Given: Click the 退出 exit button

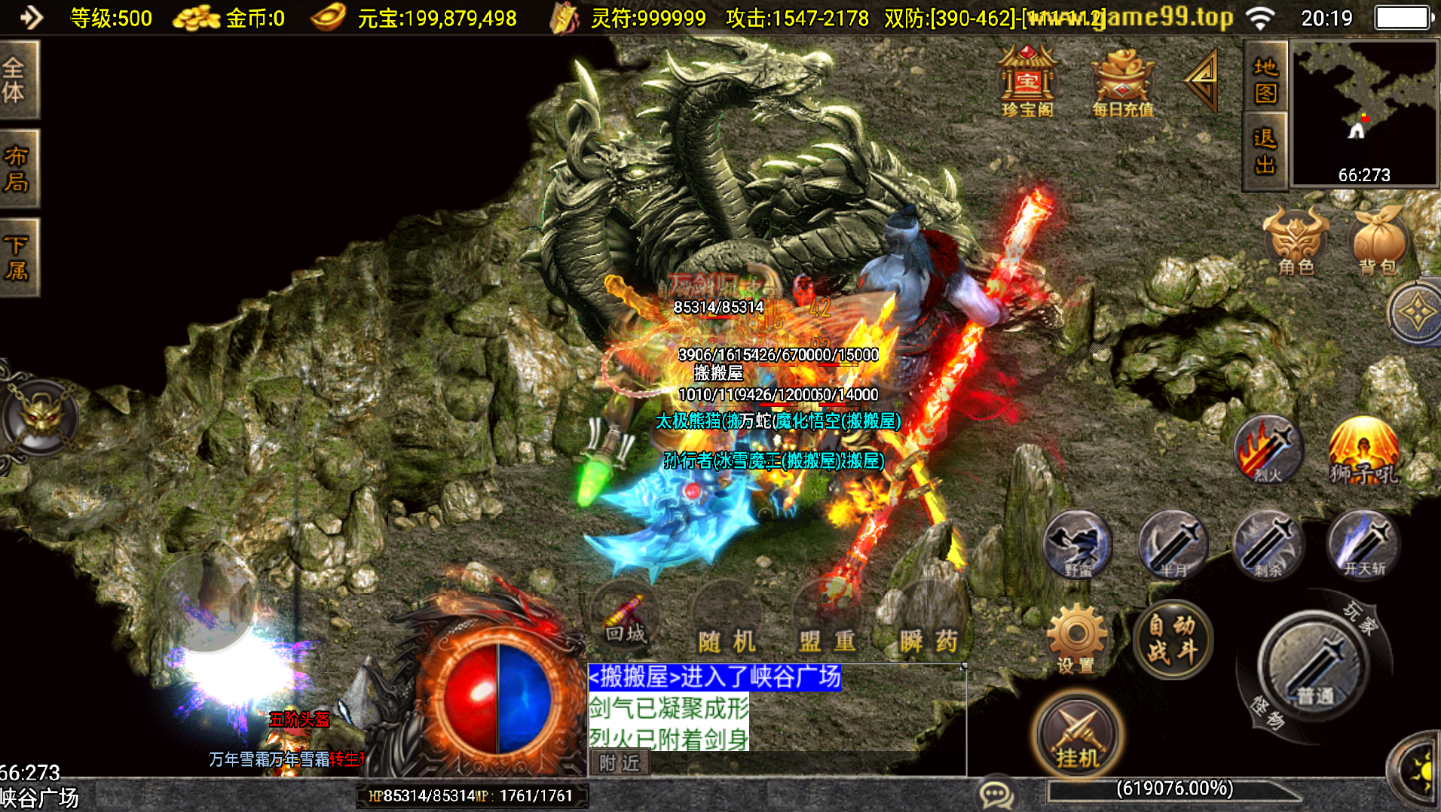Looking at the screenshot, I should click(x=1265, y=151).
